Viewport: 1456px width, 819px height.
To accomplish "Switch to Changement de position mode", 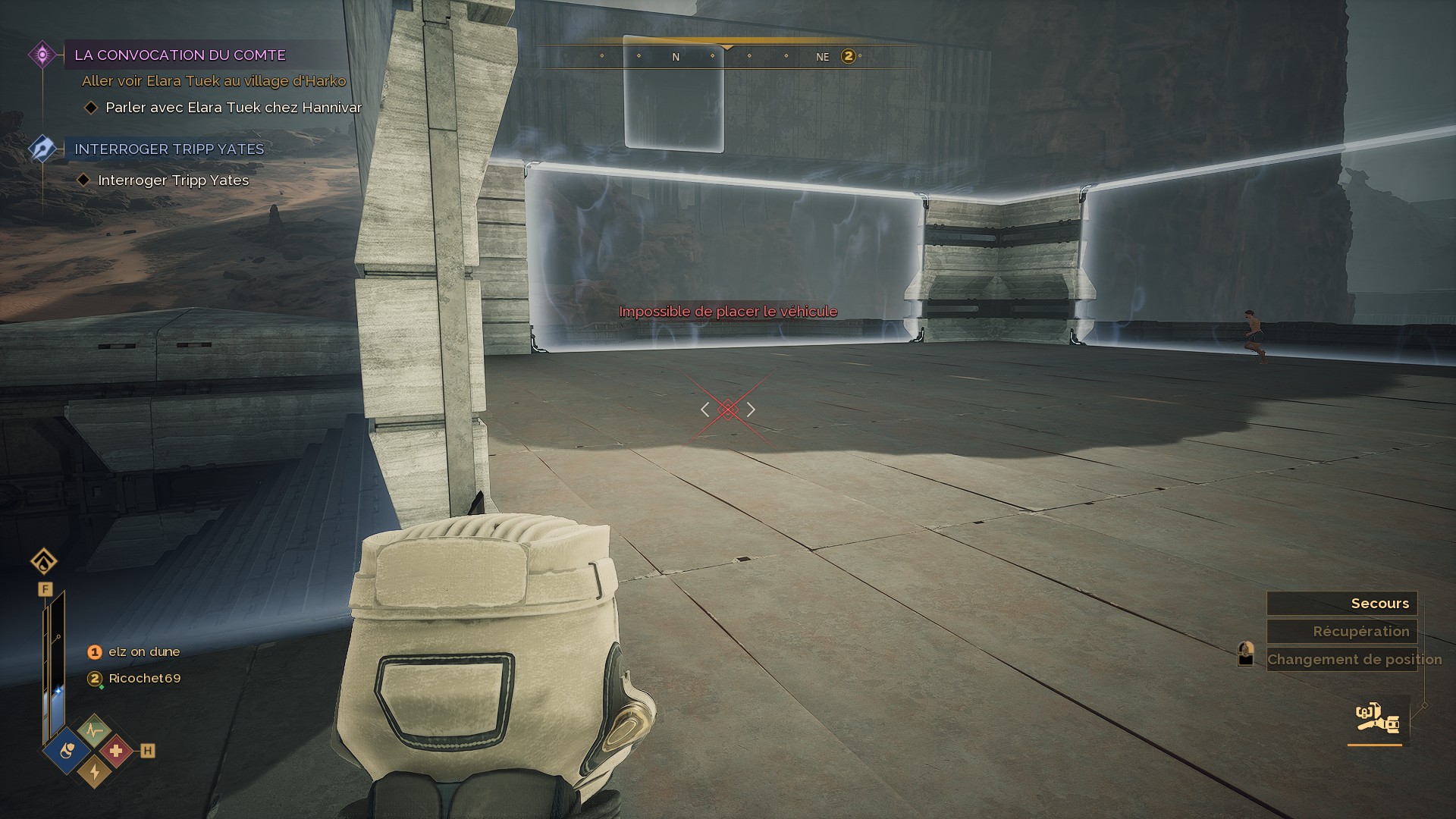I will coord(1354,660).
